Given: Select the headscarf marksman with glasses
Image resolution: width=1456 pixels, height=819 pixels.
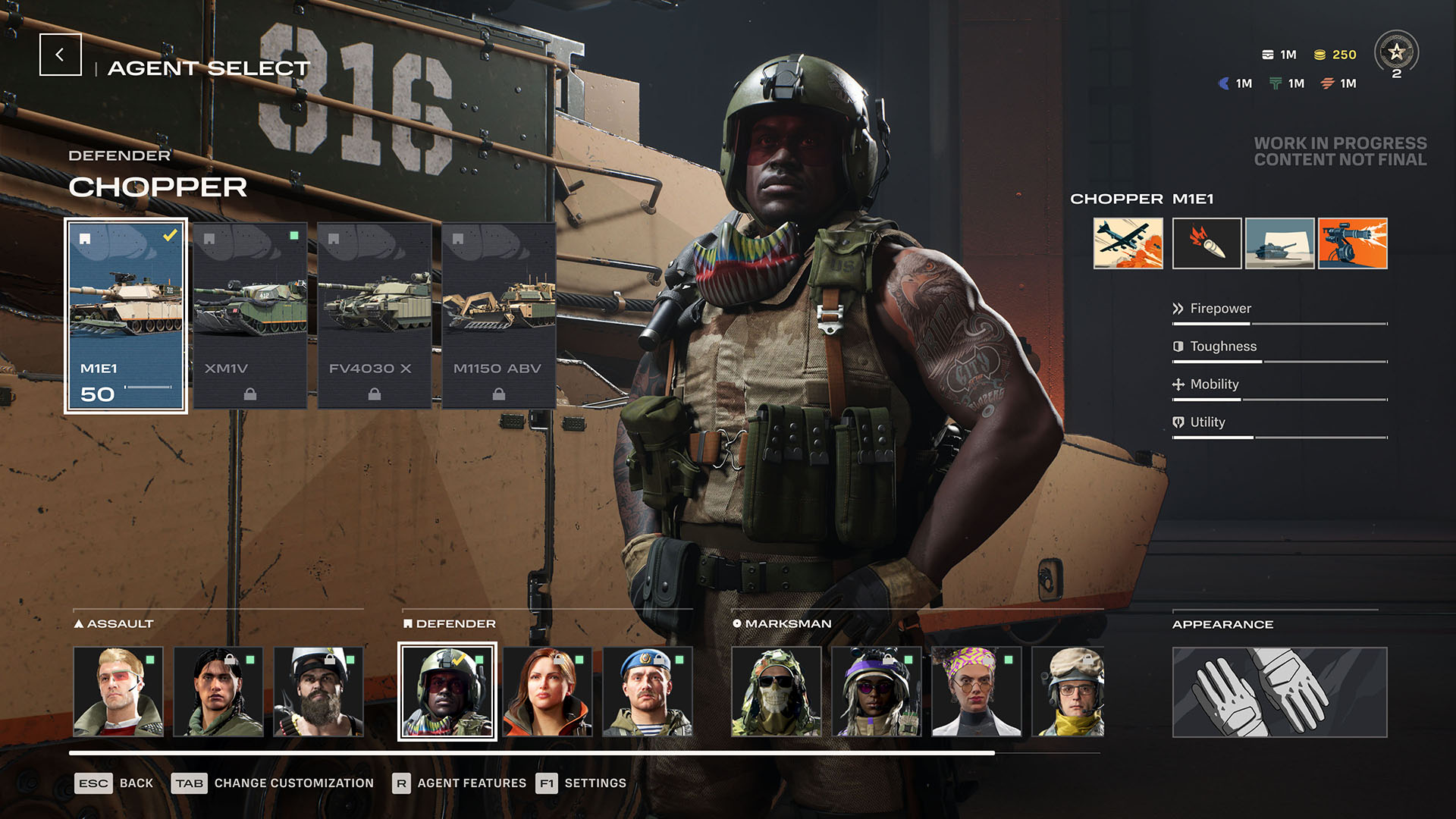Looking at the screenshot, I should (x=977, y=692).
